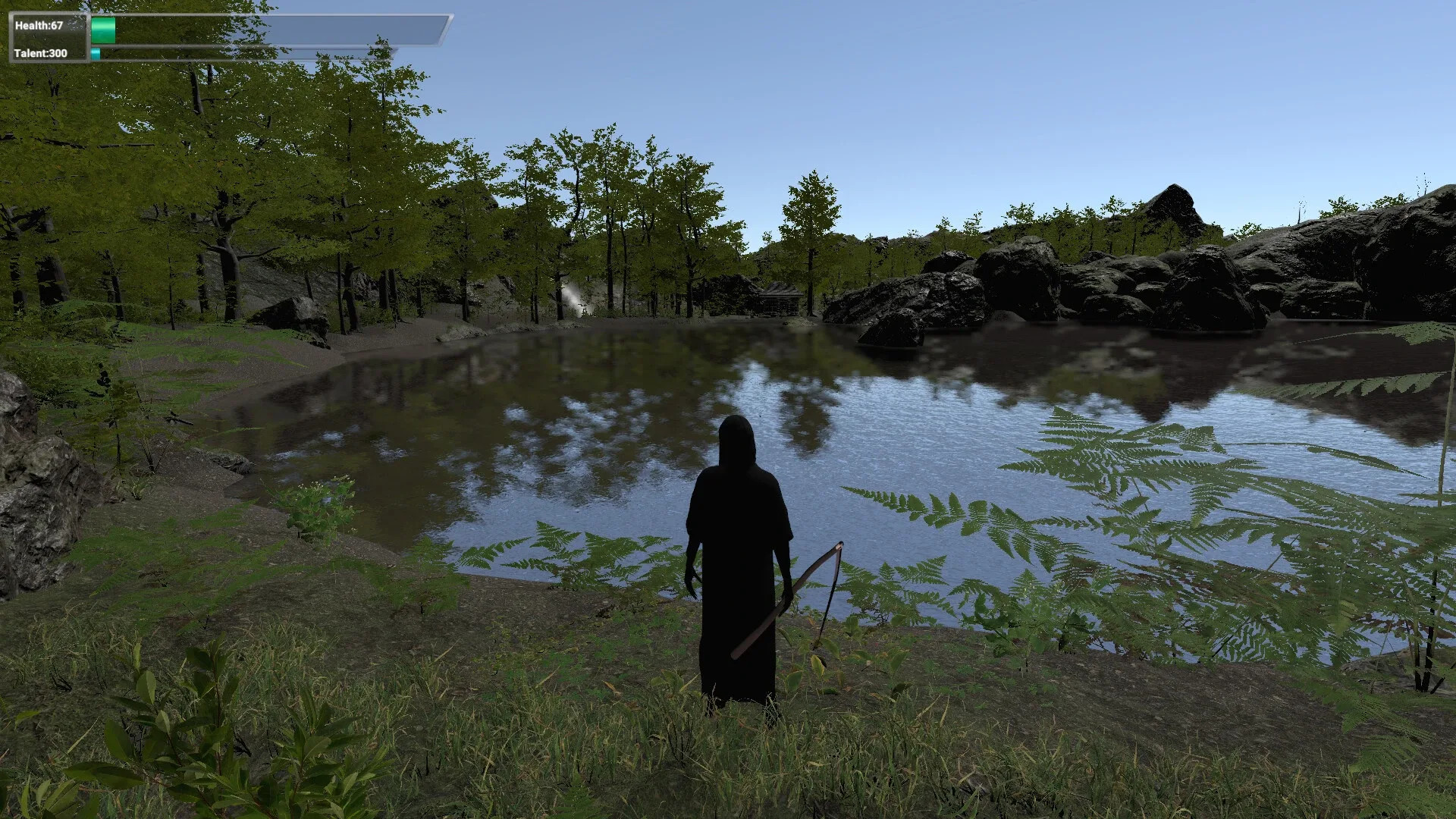Viewport: 1456px width, 819px height.
Task: Click the teal talent bar fill
Action: coord(96,54)
